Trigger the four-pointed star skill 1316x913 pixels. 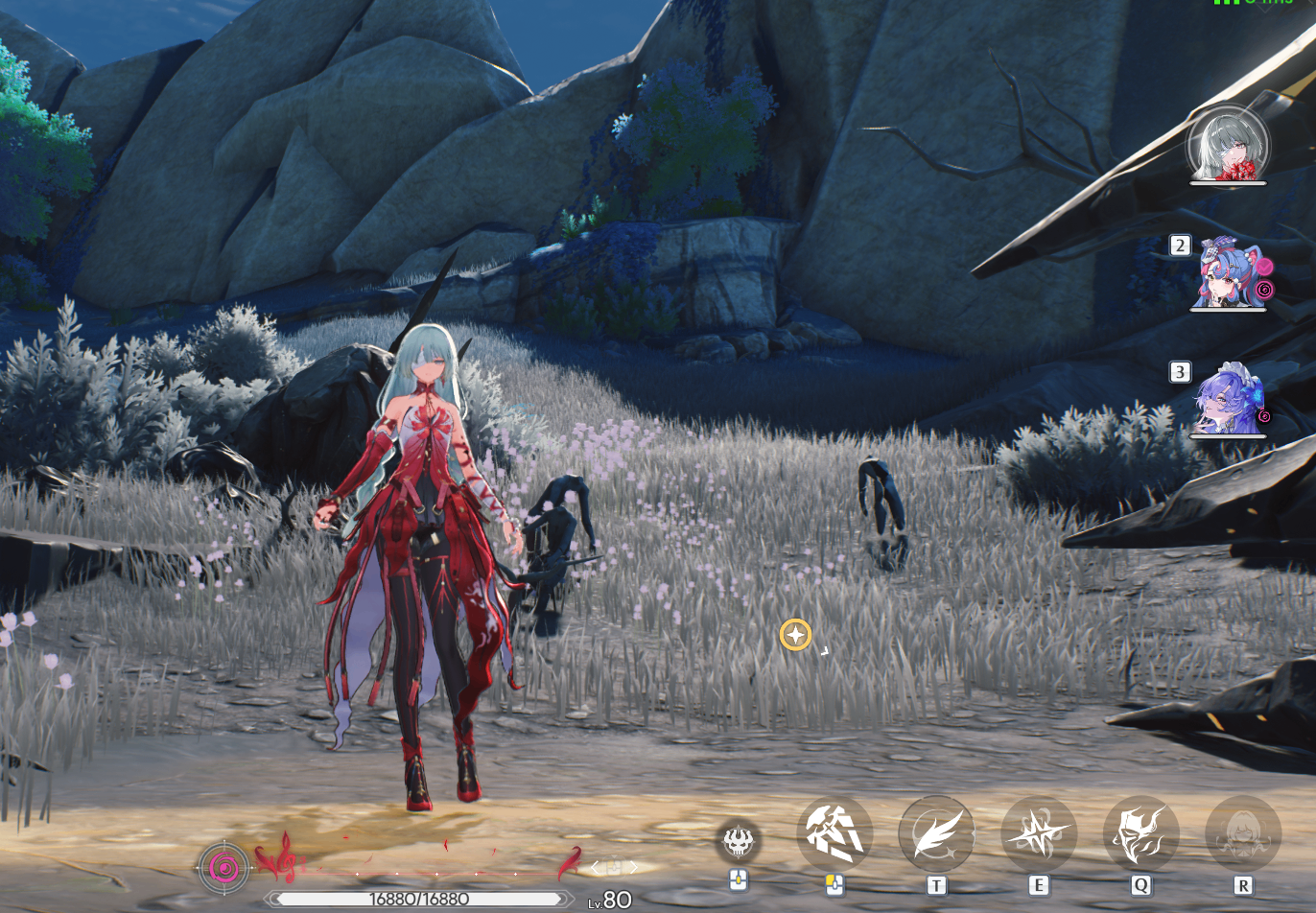point(1038,832)
